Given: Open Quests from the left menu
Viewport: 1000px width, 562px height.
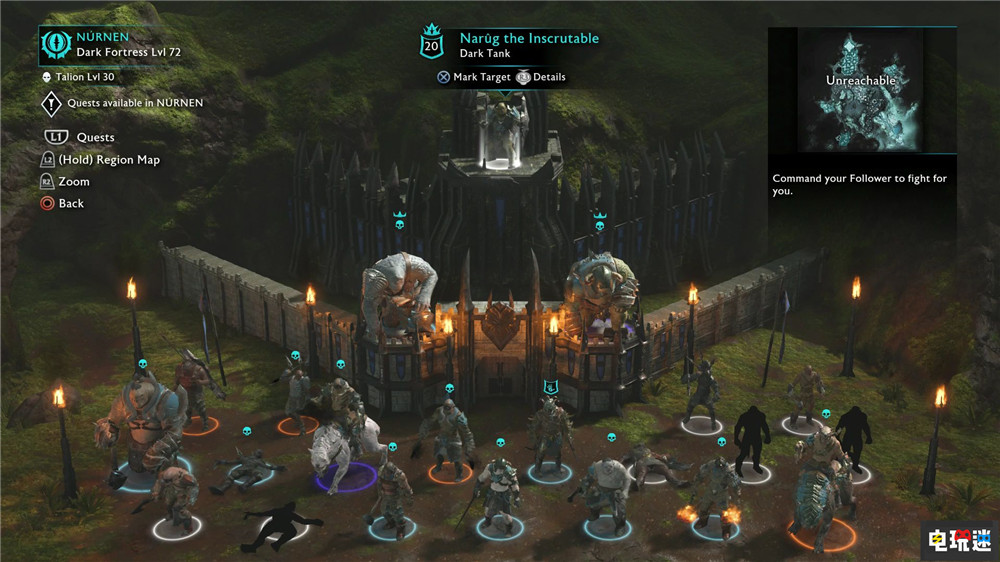Looking at the screenshot, I should (94, 137).
